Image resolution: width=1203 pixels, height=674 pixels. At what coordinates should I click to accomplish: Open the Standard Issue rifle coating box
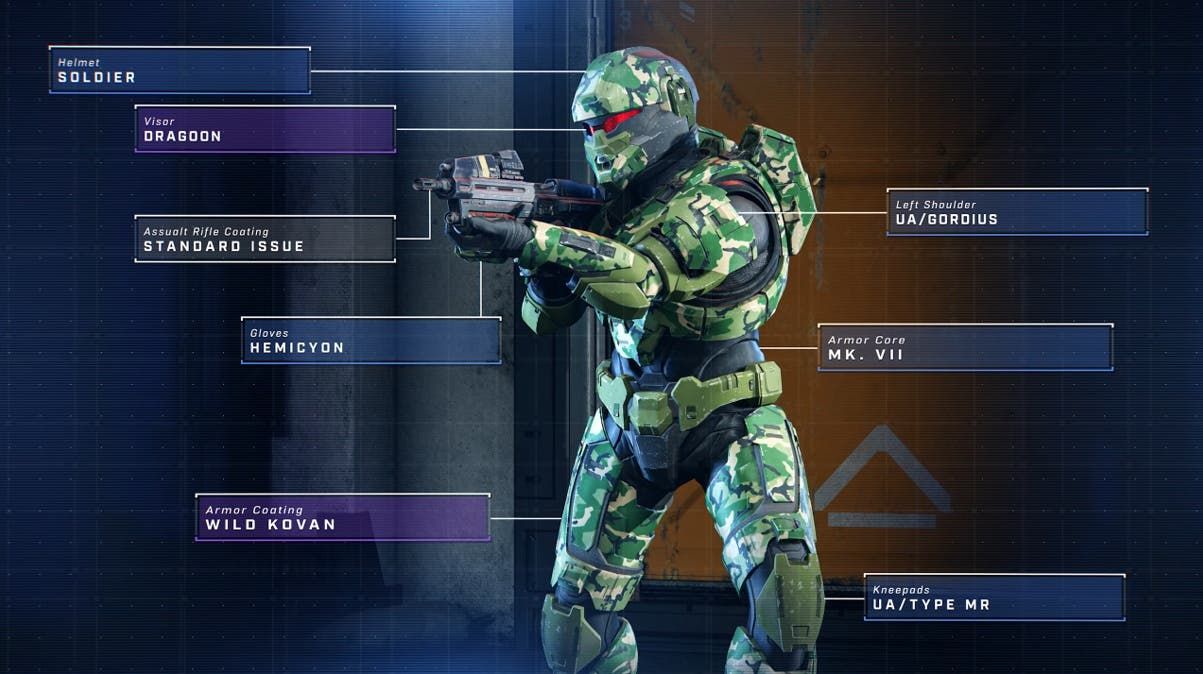click(265, 239)
